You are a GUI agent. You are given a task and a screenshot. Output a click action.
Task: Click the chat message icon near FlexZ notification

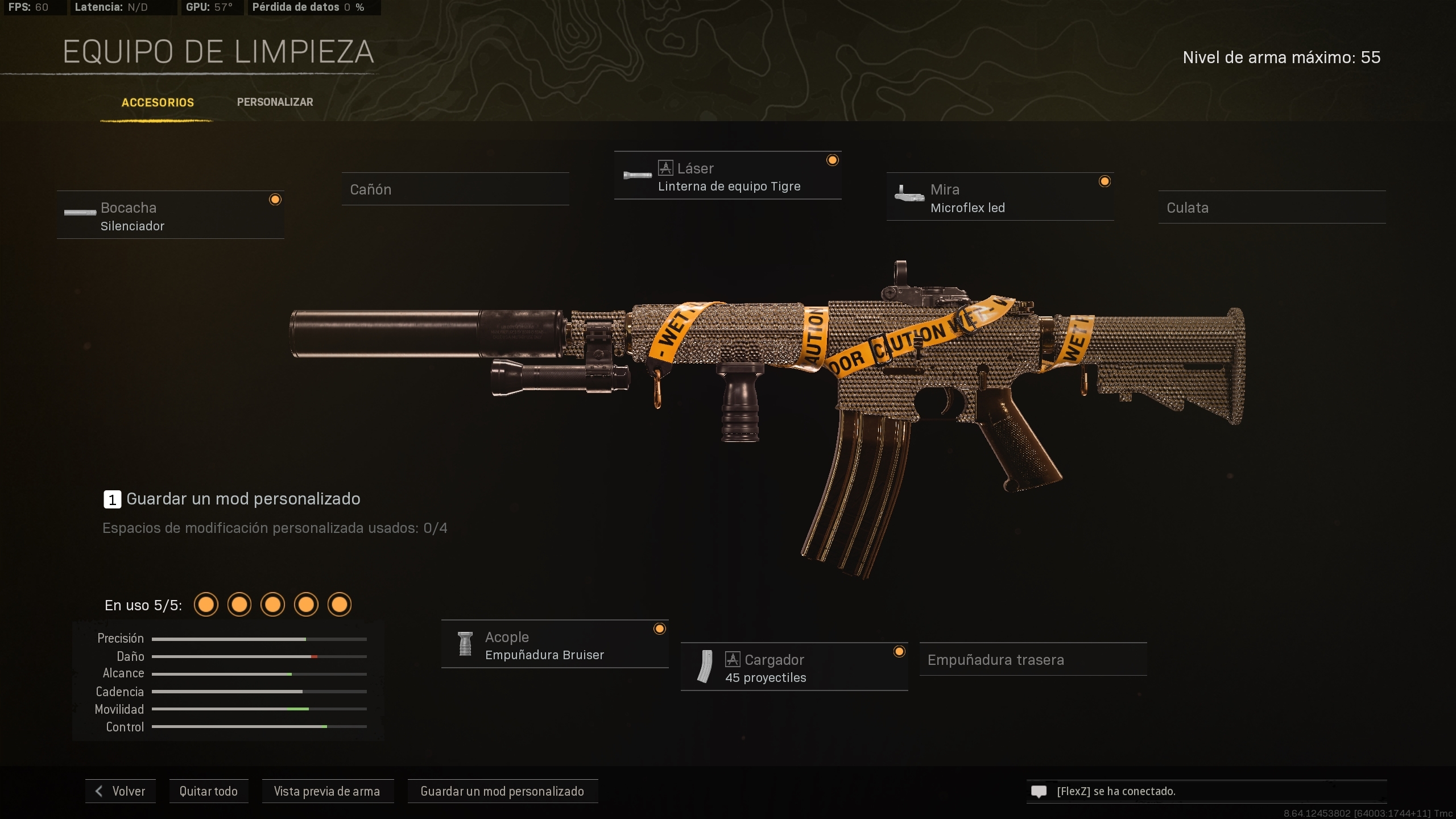1040,791
